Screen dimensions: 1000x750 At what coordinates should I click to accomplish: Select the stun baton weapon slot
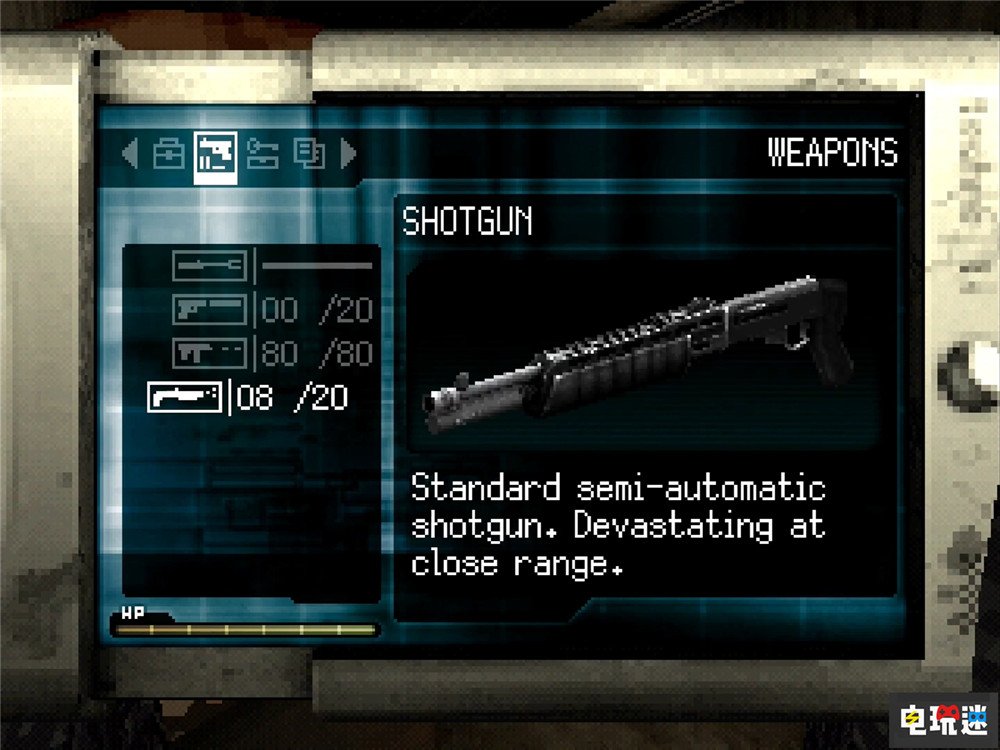click(x=209, y=266)
